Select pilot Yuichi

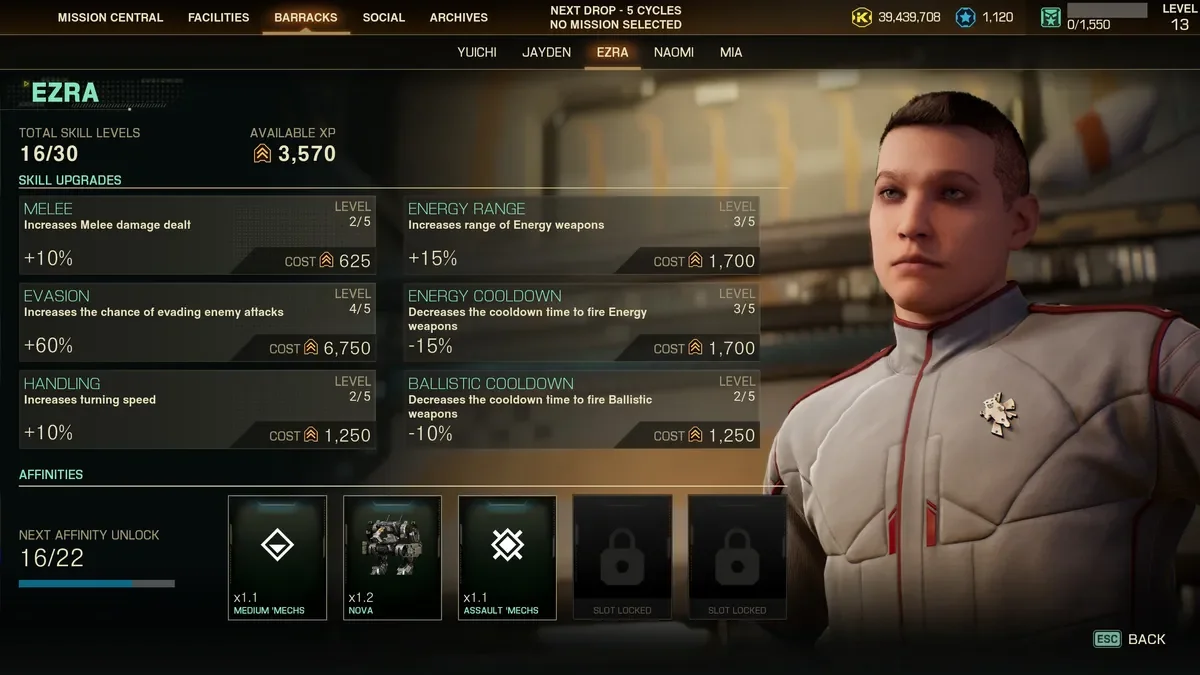tap(477, 52)
